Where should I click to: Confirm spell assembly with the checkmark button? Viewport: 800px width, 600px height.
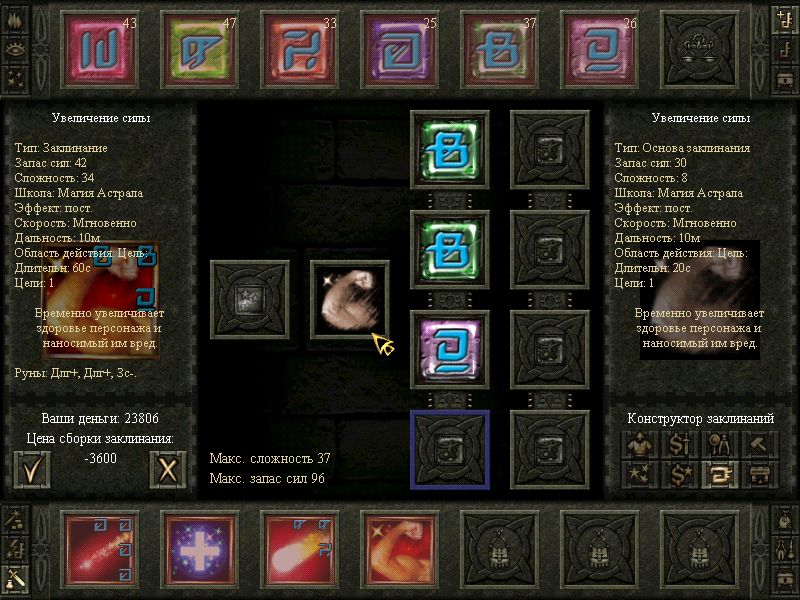[32, 468]
